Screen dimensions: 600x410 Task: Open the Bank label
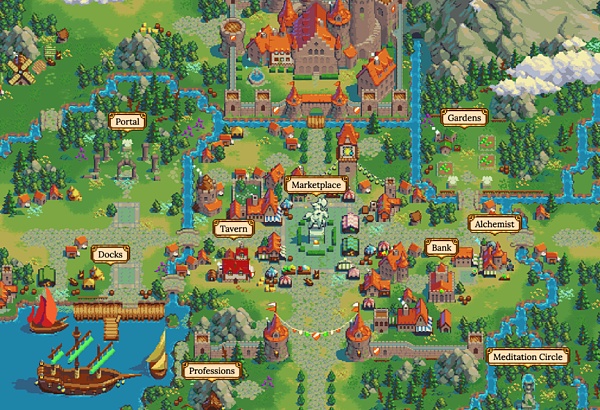tap(440, 246)
